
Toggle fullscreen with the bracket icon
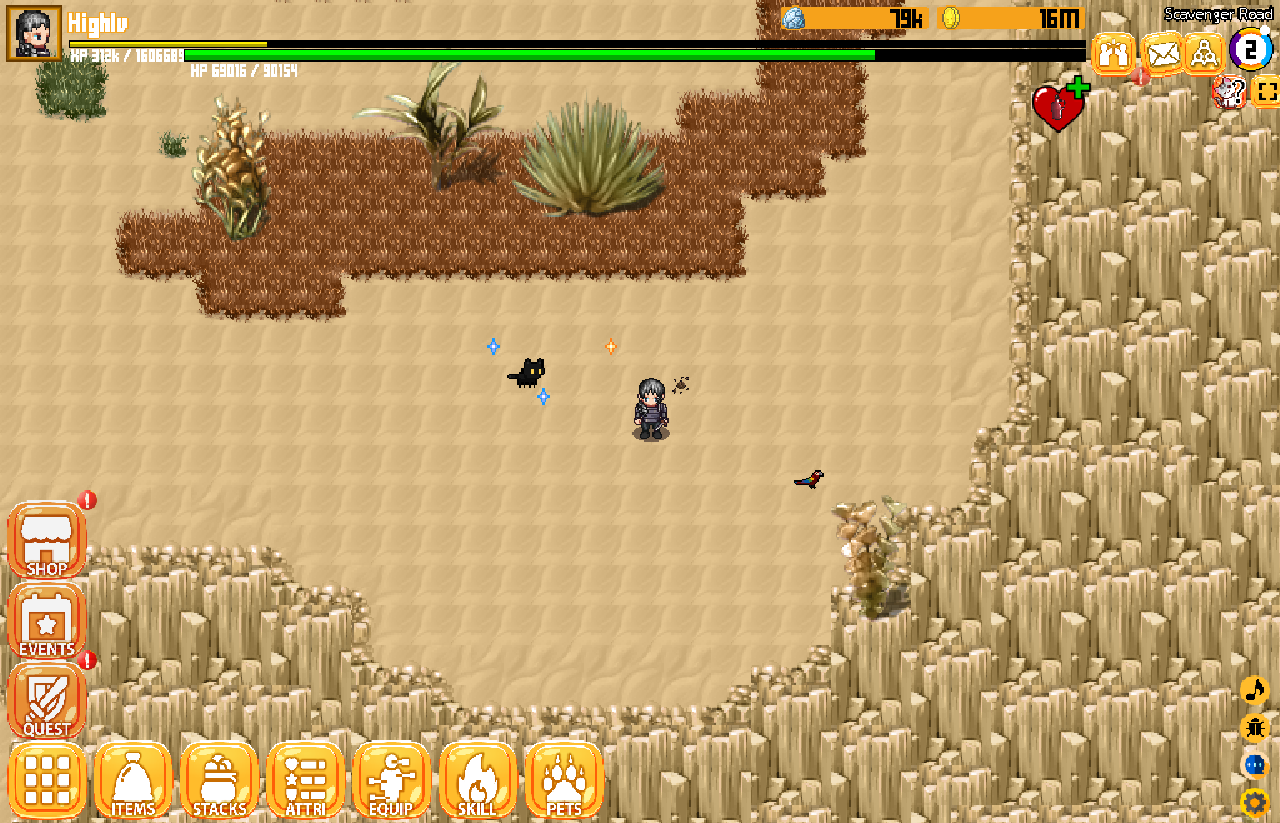point(1266,93)
